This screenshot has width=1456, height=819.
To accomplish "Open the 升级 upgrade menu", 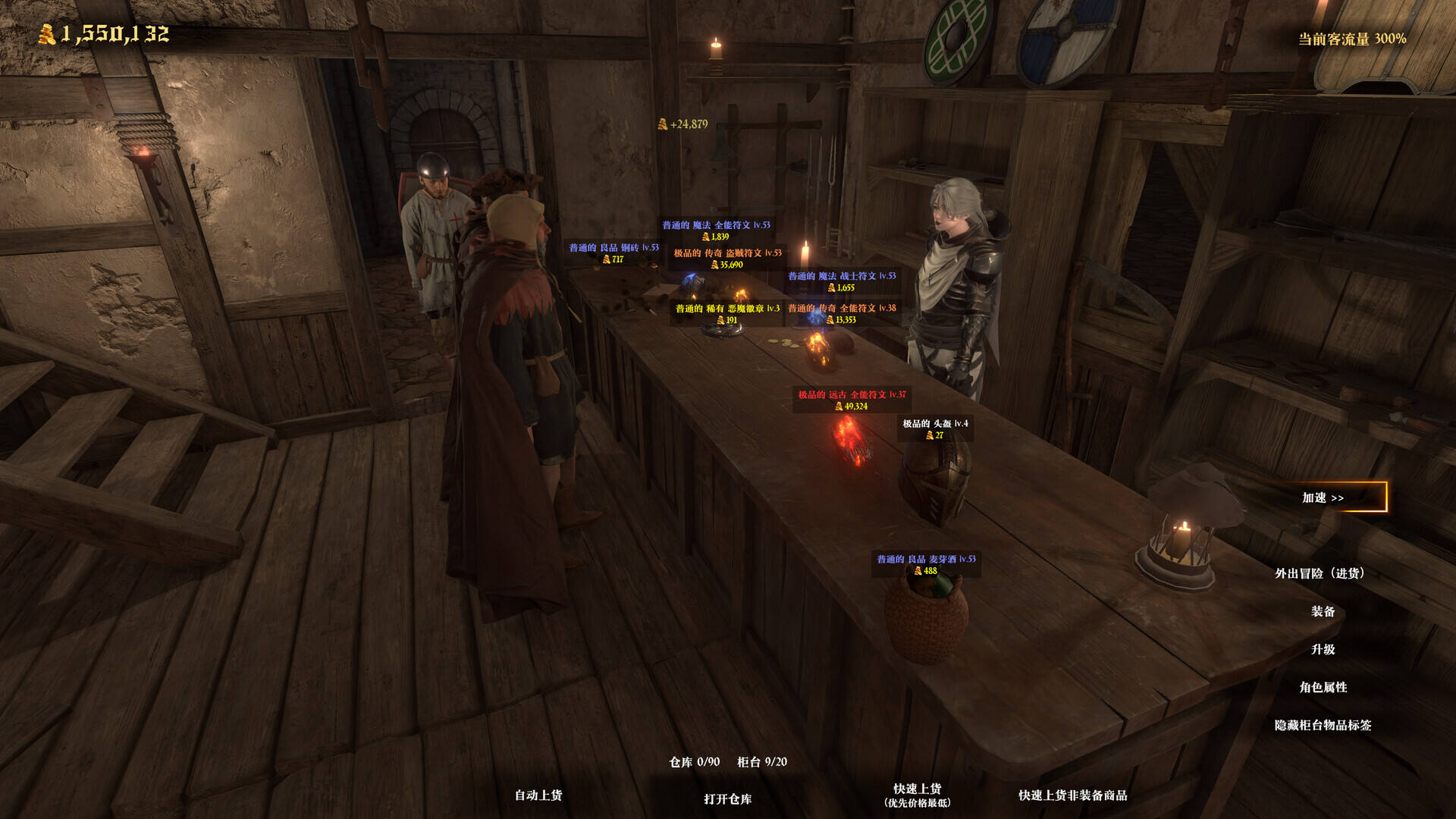I will pyautogui.click(x=1323, y=649).
